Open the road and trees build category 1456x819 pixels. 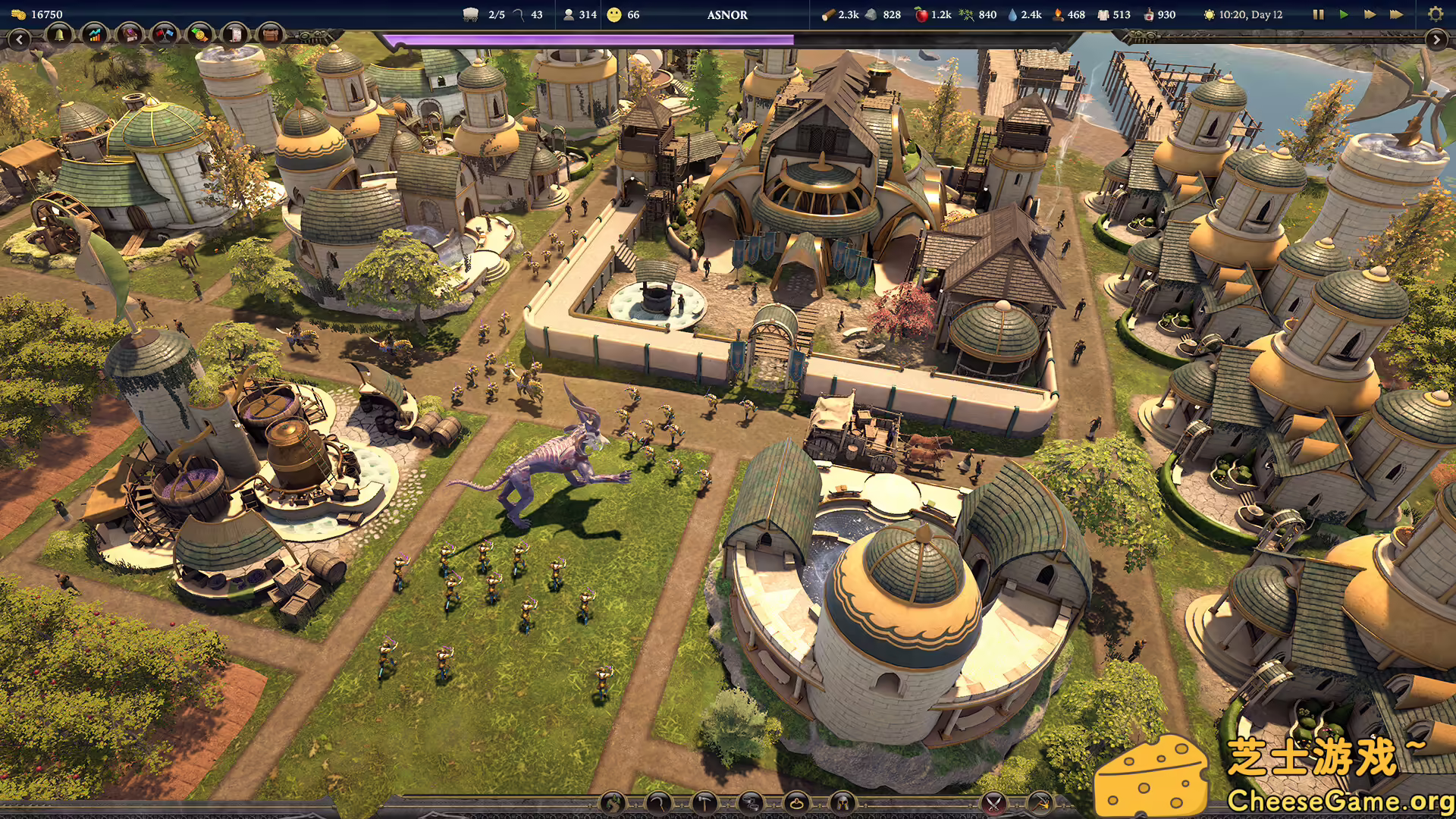point(613,803)
